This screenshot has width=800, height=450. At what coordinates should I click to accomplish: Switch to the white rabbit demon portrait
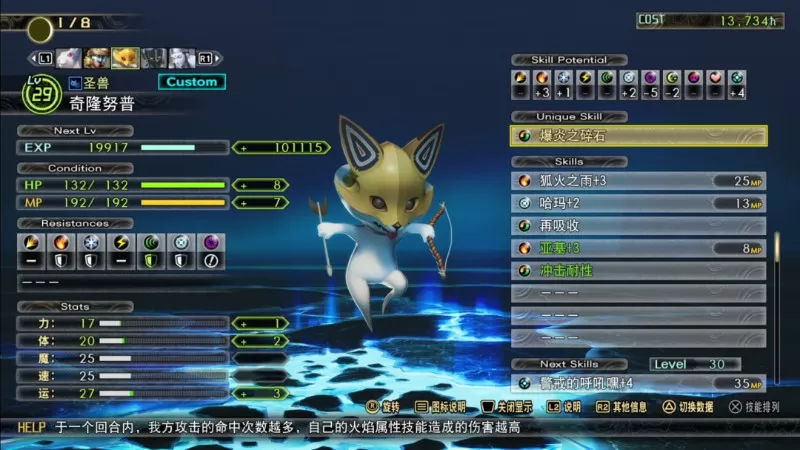coord(68,57)
